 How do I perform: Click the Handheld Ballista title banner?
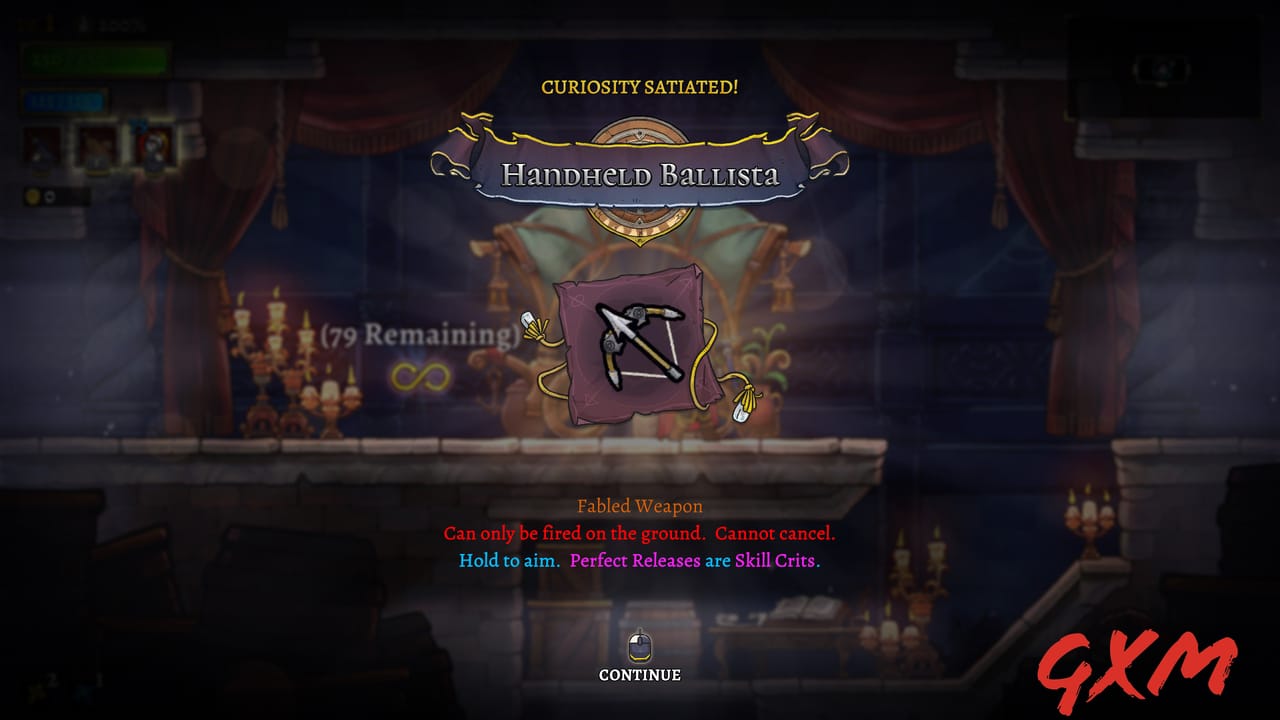pos(639,172)
